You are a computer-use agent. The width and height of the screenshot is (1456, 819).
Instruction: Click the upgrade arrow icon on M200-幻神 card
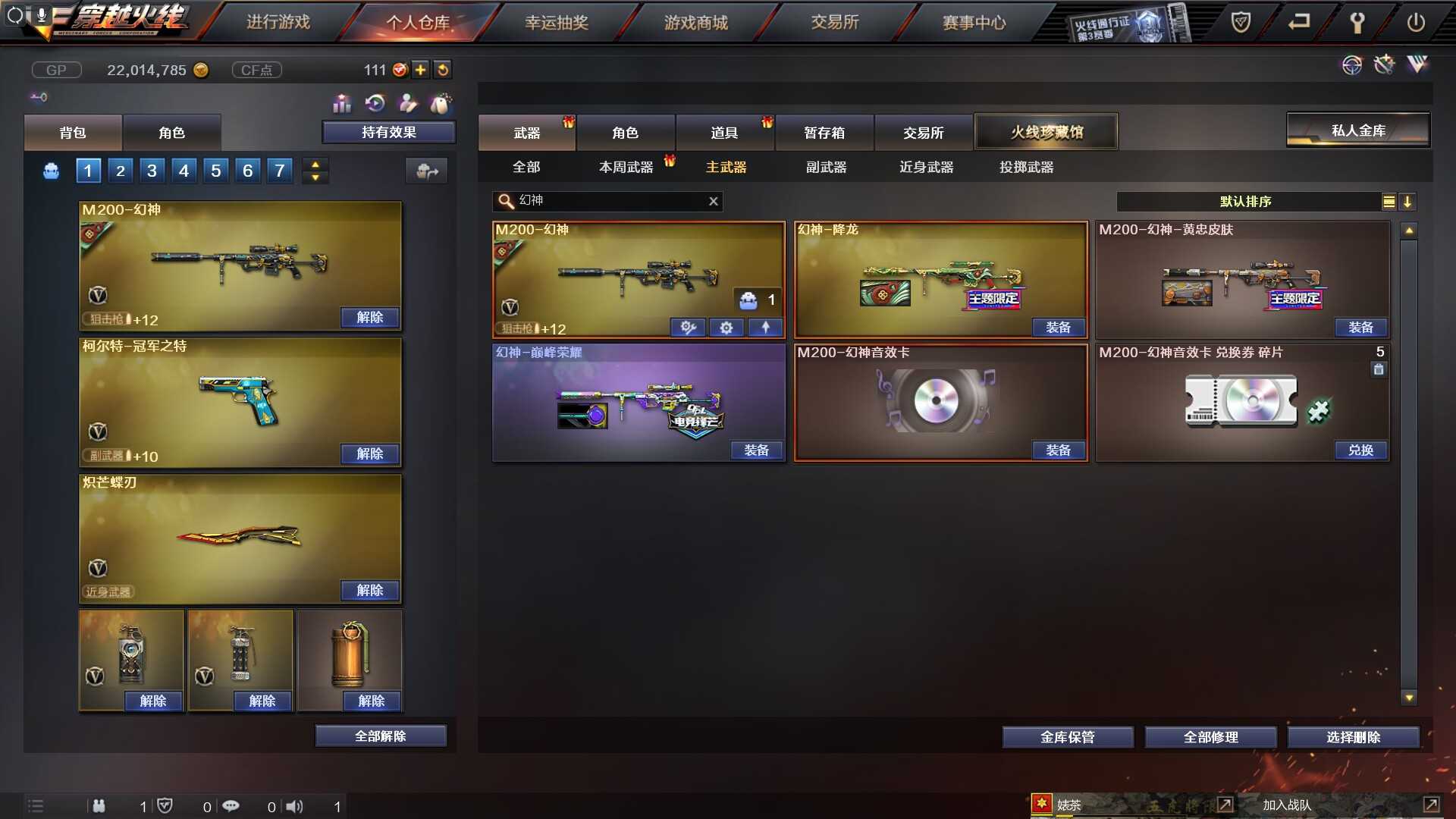[765, 328]
